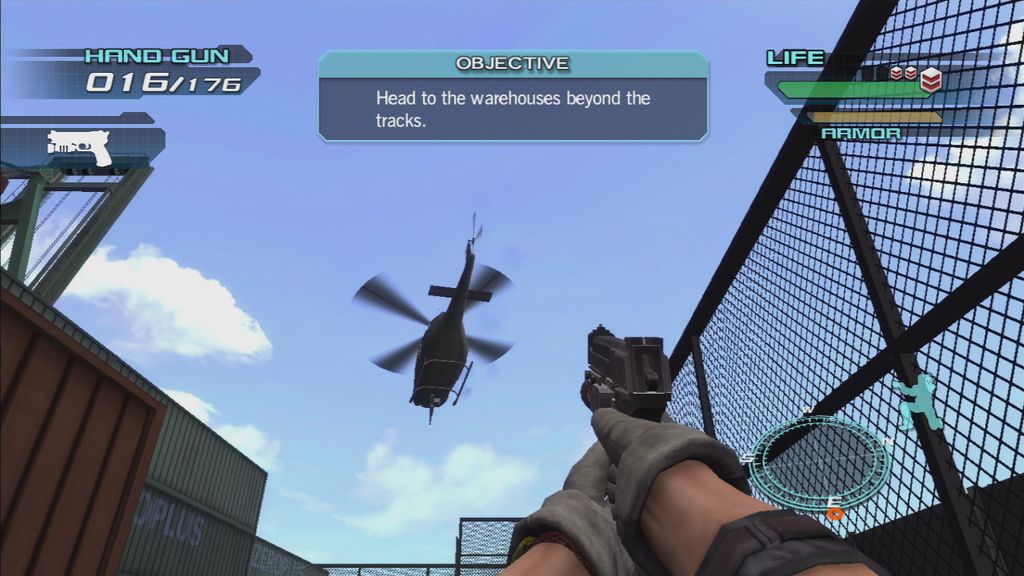Select the red medkit cube icon
Screen dimensions: 1024x576
[x=930, y=81]
